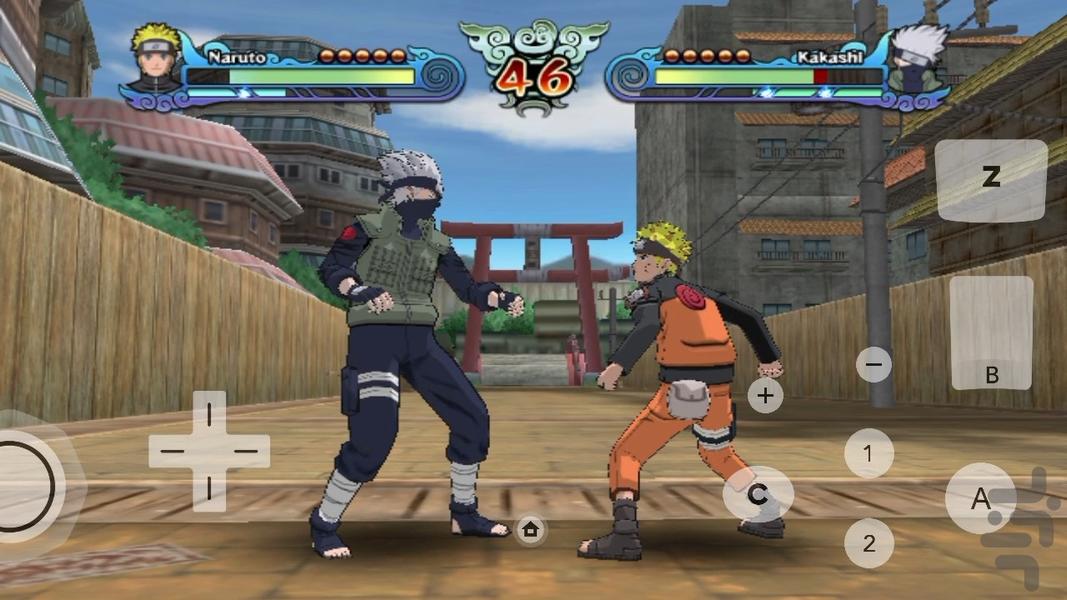
Task: Open the Home menu icon
Action: (x=530, y=530)
